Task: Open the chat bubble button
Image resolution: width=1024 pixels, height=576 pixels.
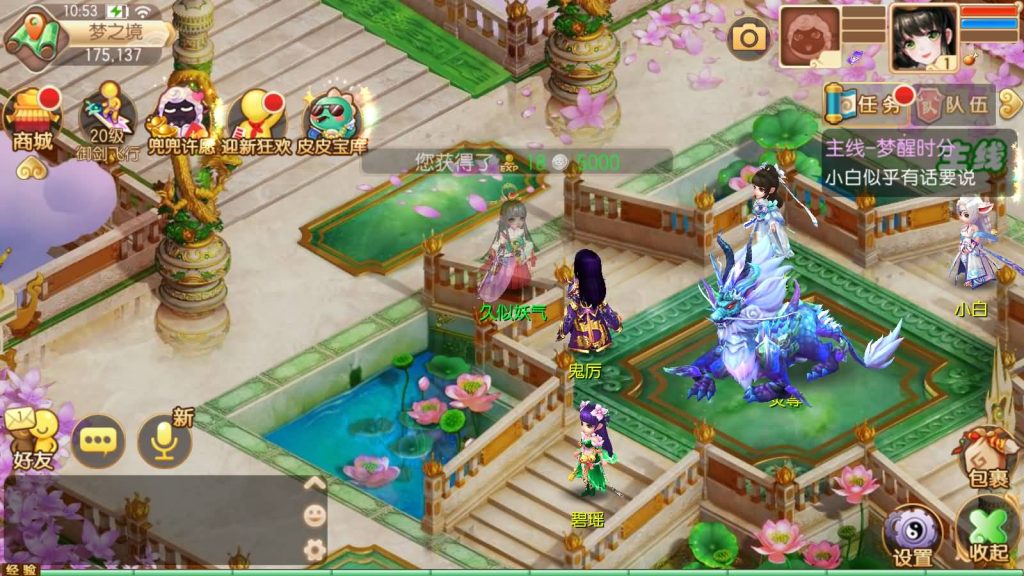Action: [98, 441]
